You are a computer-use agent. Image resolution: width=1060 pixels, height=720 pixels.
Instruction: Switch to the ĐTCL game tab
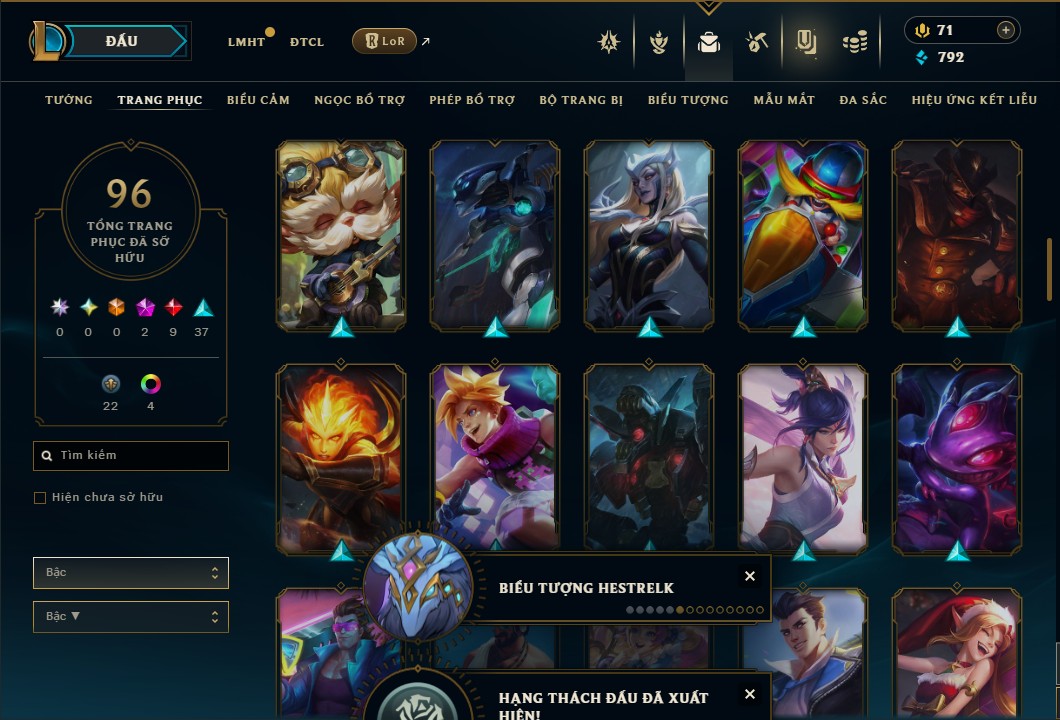(x=307, y=42)
